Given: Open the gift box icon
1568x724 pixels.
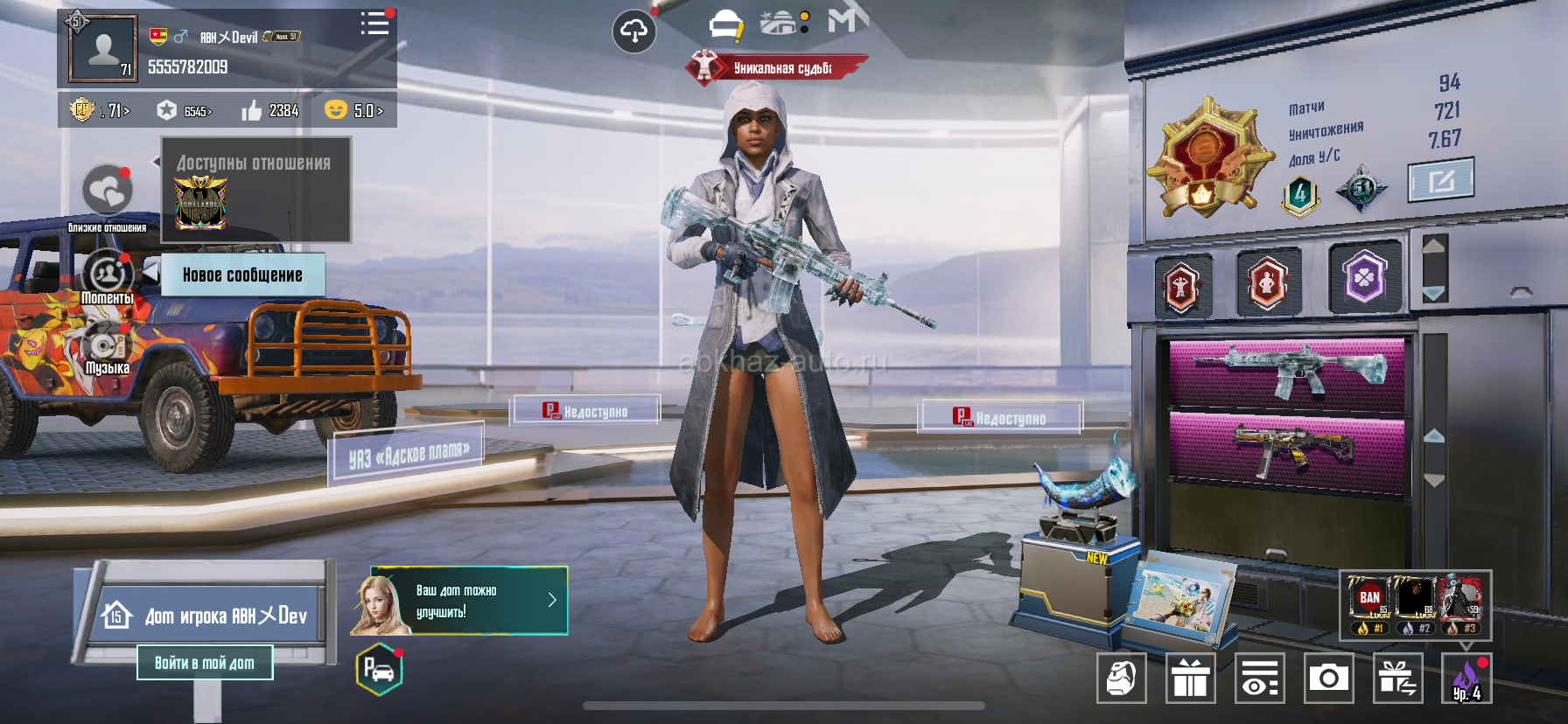Looking at the screenshot, I should (x=1190, y=679).
